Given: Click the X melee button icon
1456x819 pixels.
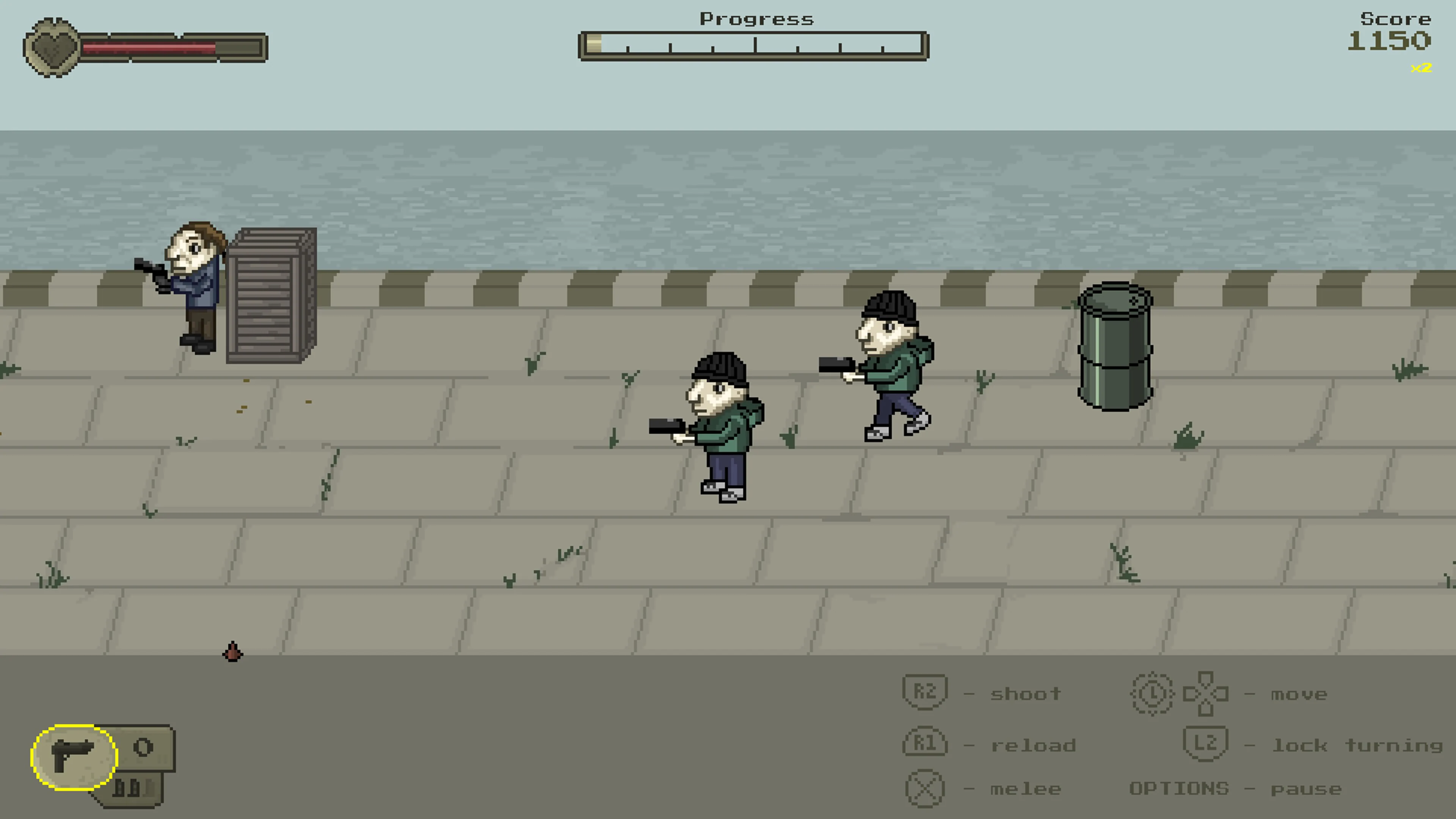Looking at the screenshot, I should 926,789.
